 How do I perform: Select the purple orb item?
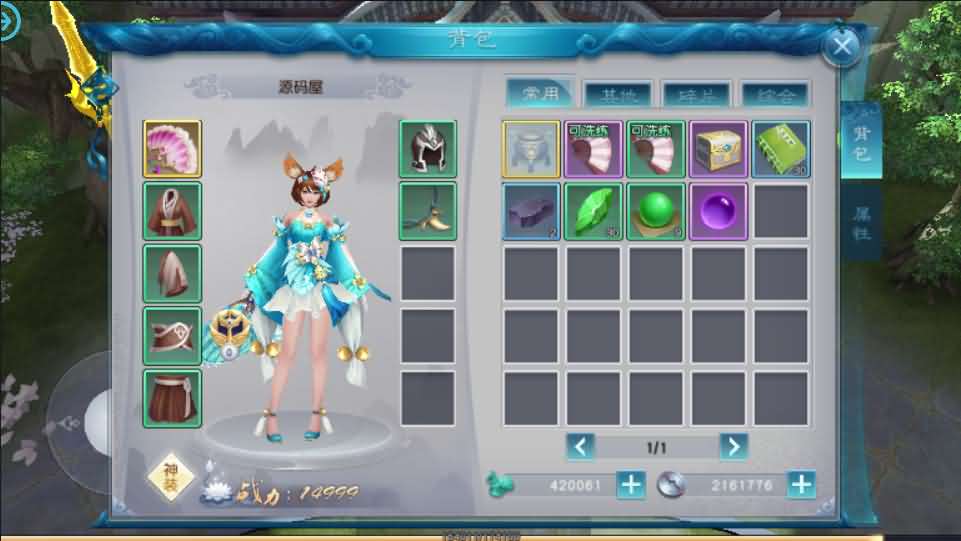tap(718, 211)
